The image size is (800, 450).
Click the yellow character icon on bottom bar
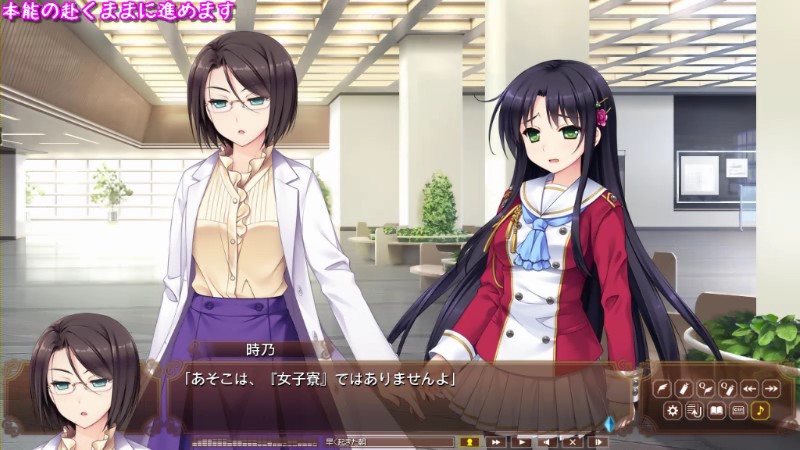click(468, 441)
